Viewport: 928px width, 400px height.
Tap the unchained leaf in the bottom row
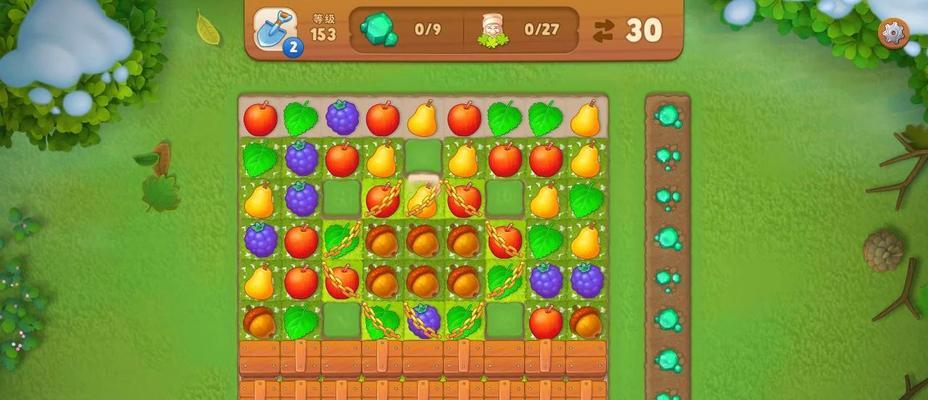[x=301, y=321]
